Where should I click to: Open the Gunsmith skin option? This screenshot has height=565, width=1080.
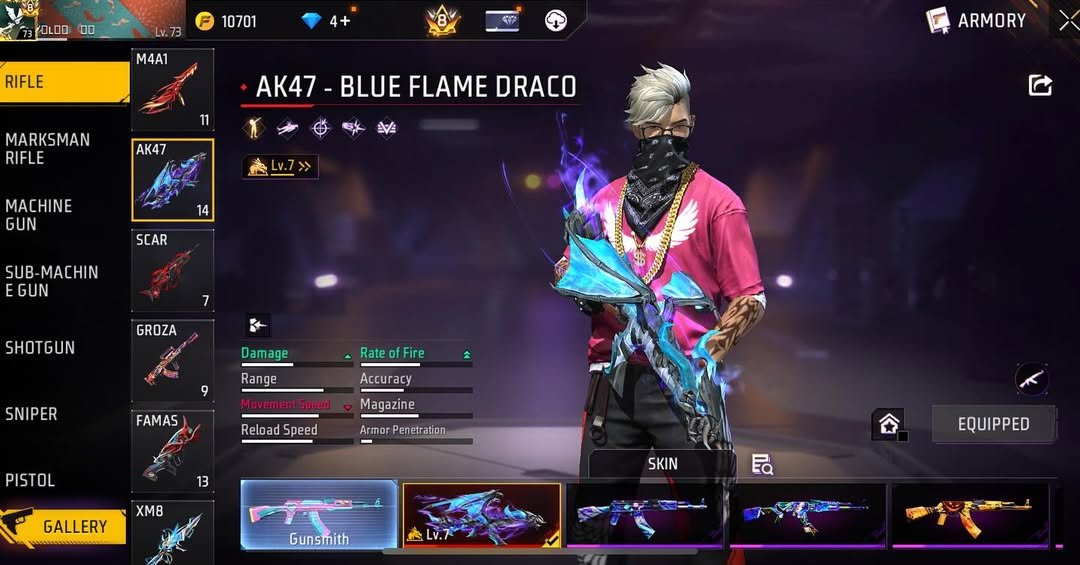[319, 515]
